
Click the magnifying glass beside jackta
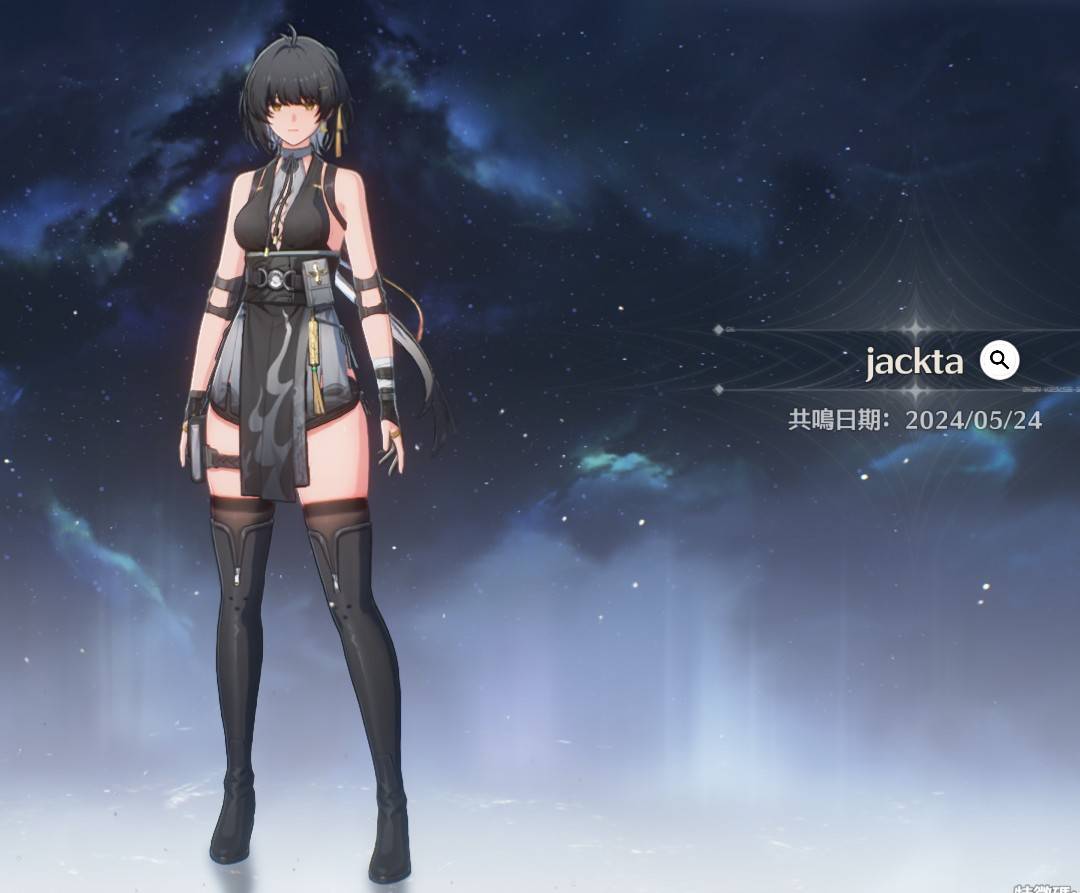pyautogui.click(x=999, y=360)
